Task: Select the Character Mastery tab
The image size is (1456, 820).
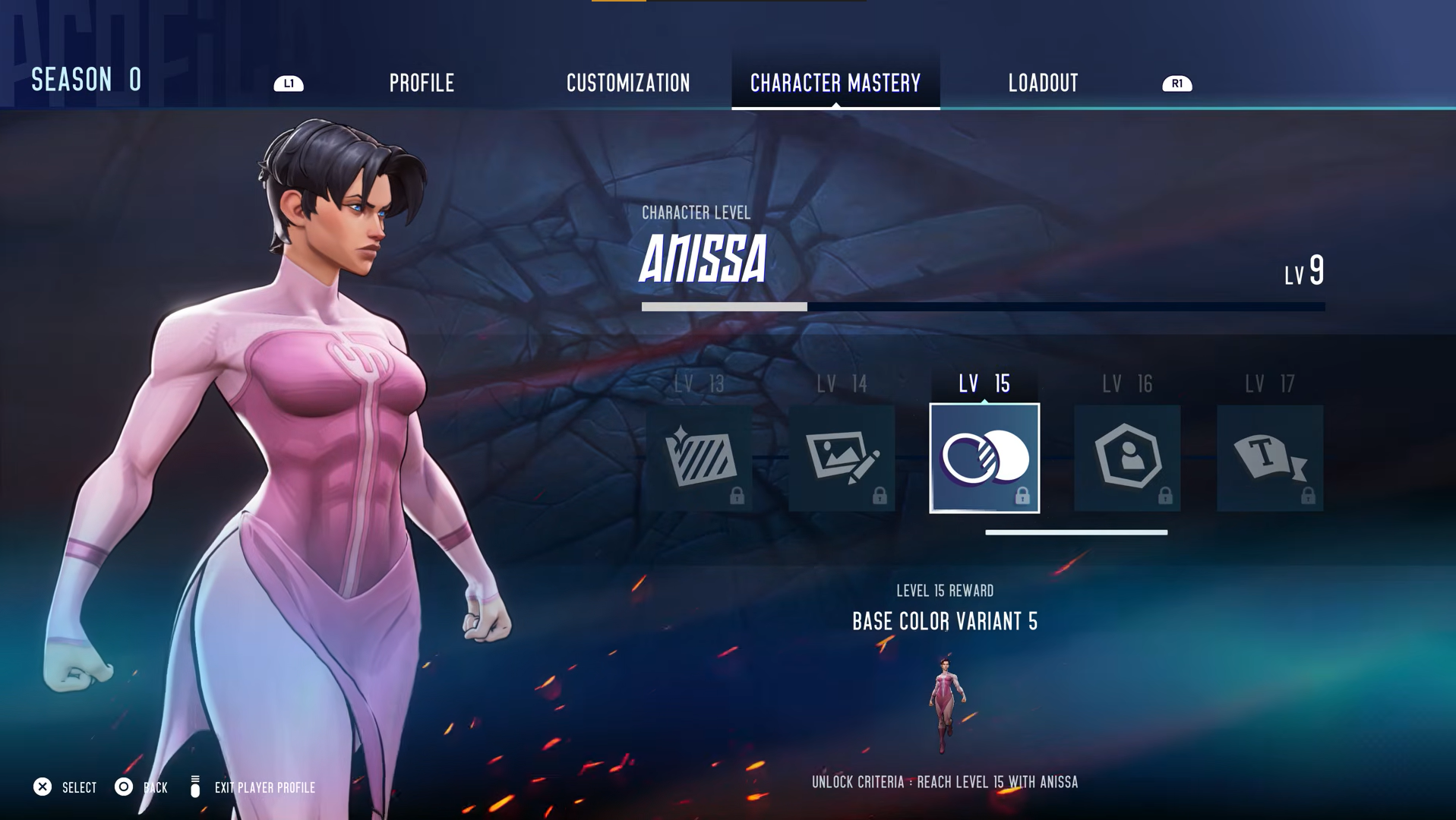Action: (x=835, y=83)
